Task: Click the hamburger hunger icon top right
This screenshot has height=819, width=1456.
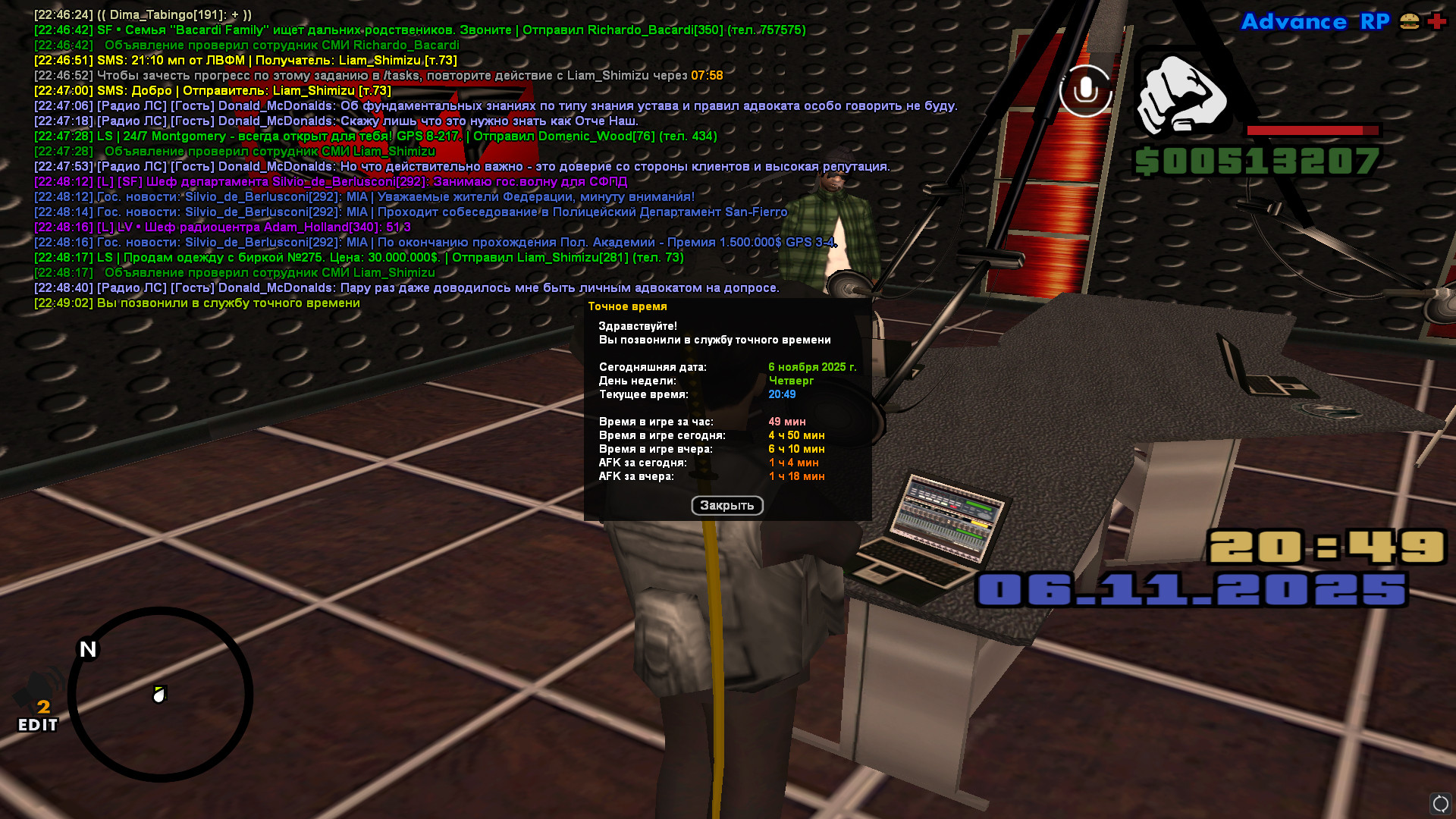Action: 1408,22
